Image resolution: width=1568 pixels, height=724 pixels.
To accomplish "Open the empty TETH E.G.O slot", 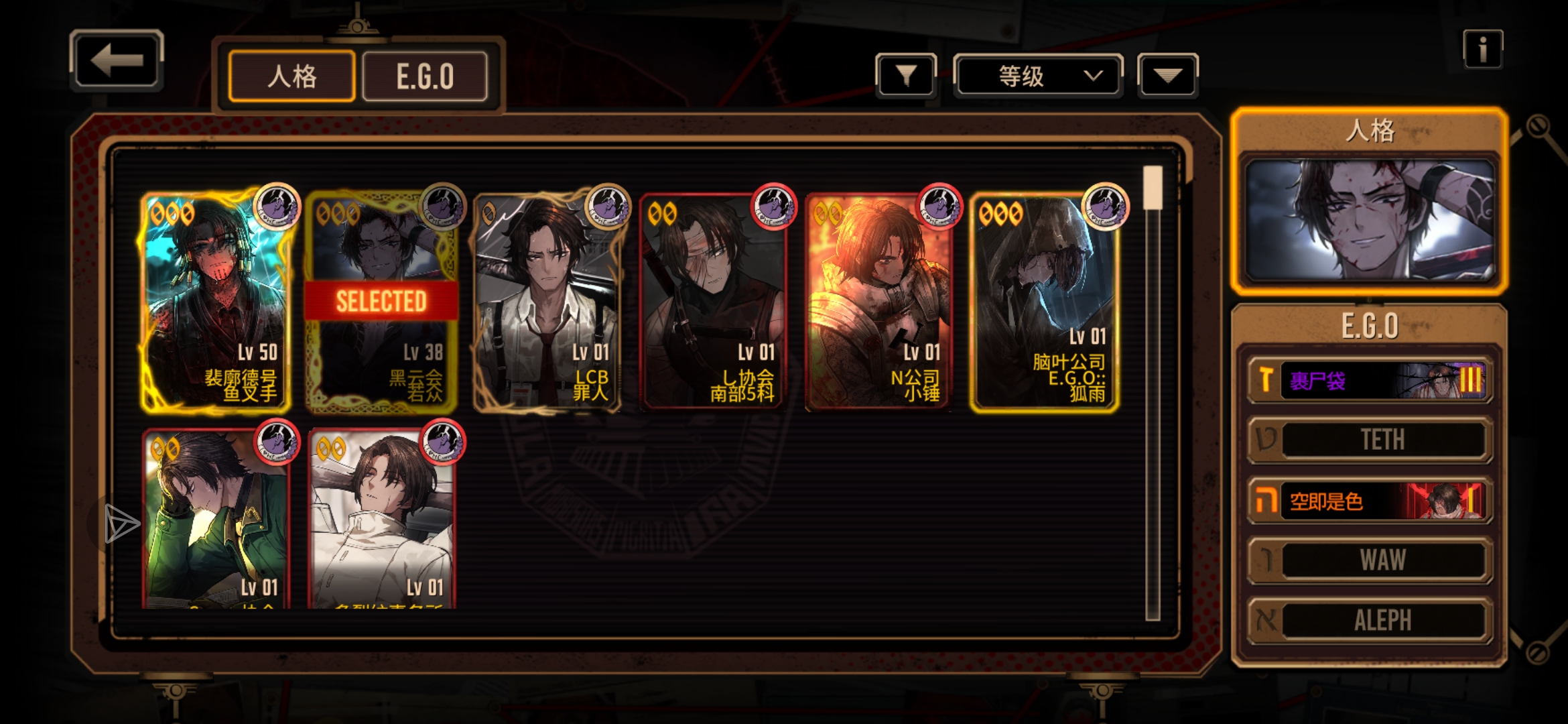I will (x=1370, y=440).
